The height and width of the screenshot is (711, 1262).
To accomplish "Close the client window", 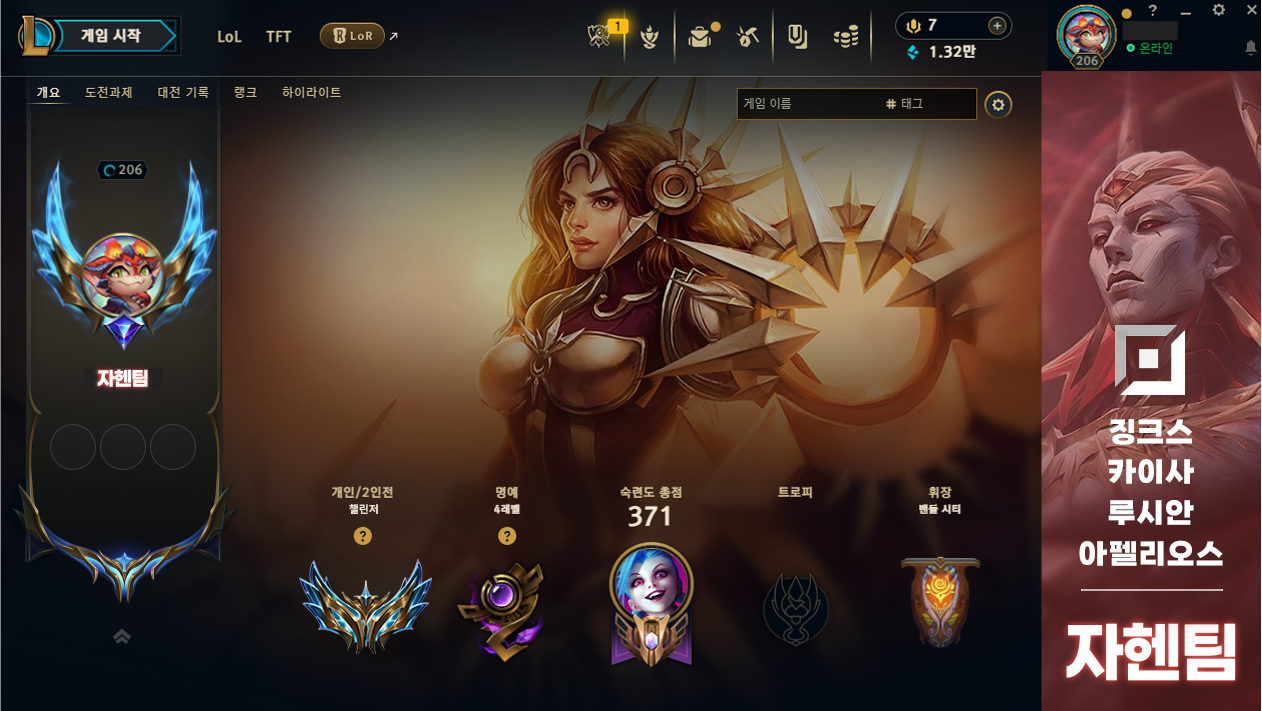I will click(x=1251, y=10).
